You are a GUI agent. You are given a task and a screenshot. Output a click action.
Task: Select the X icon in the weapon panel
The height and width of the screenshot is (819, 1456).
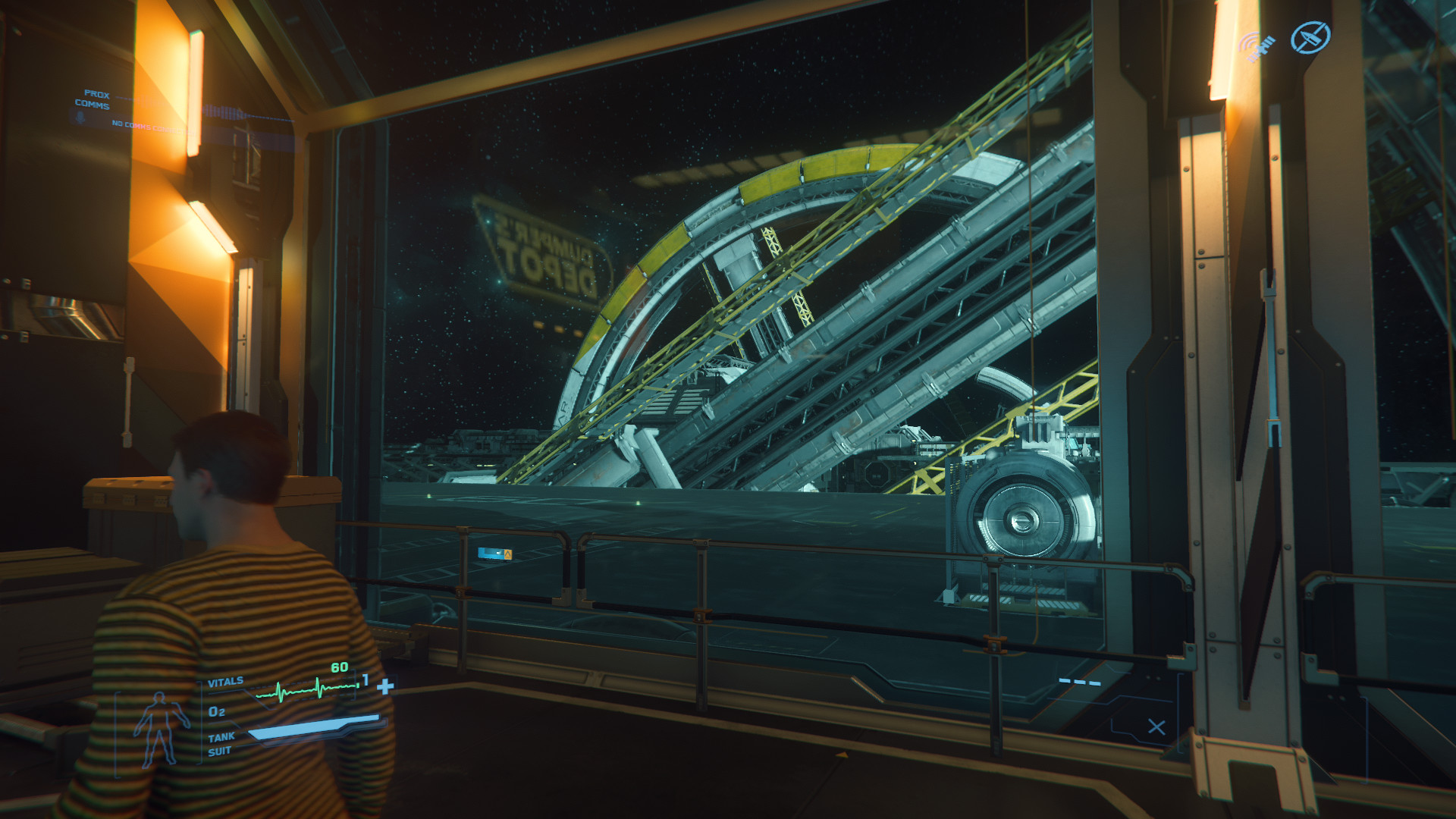pos(1156,727)
